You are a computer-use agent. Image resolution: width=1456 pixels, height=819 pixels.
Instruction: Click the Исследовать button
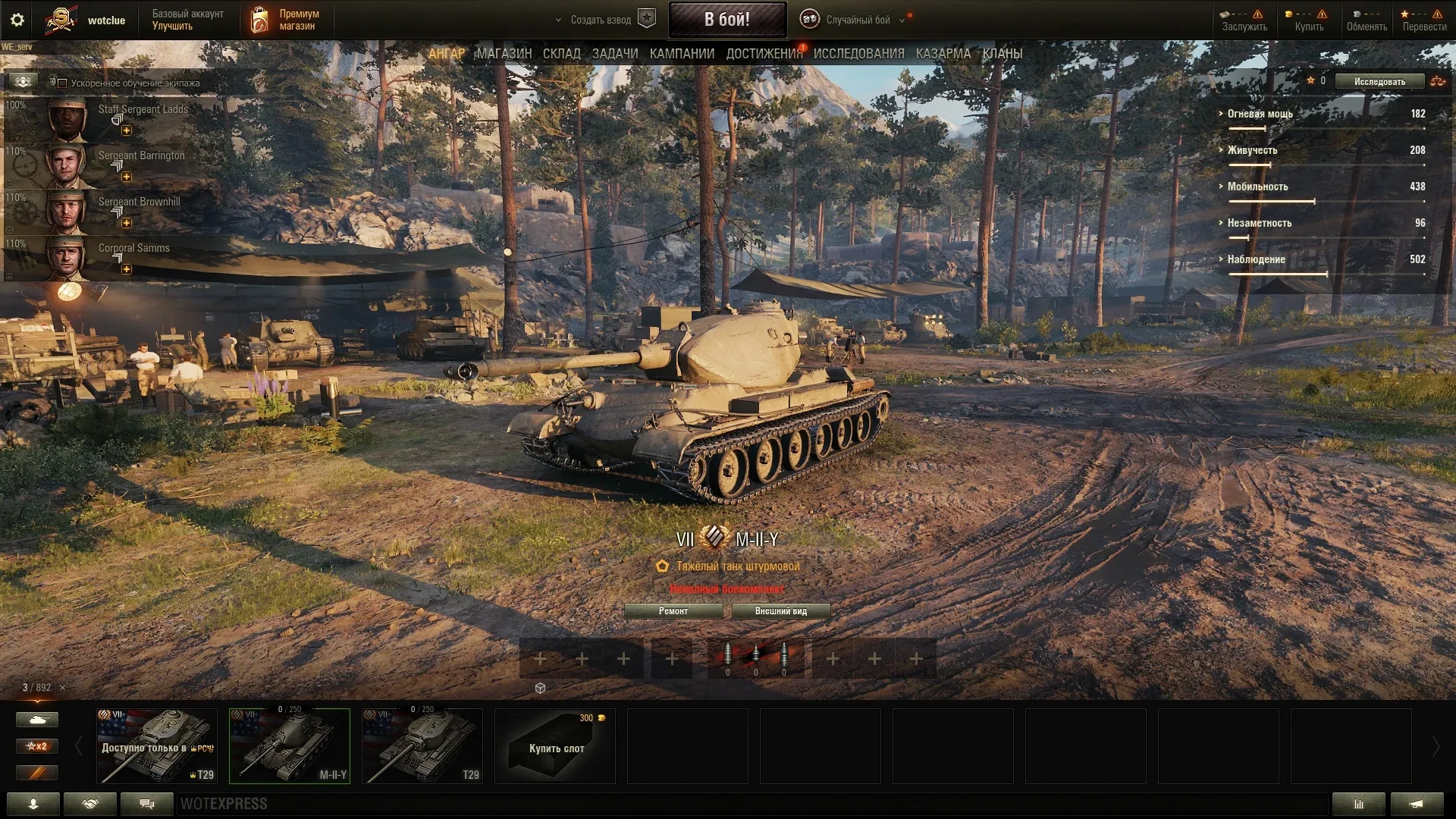[1379, 82]
